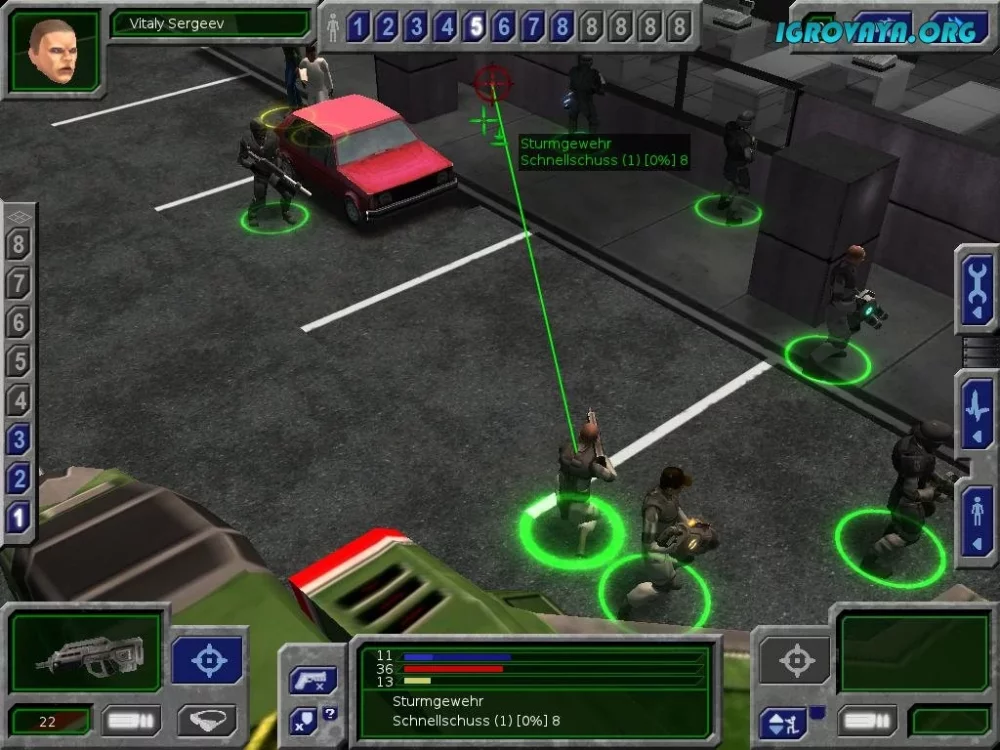Select squad member number 3

tap(416, 27)
